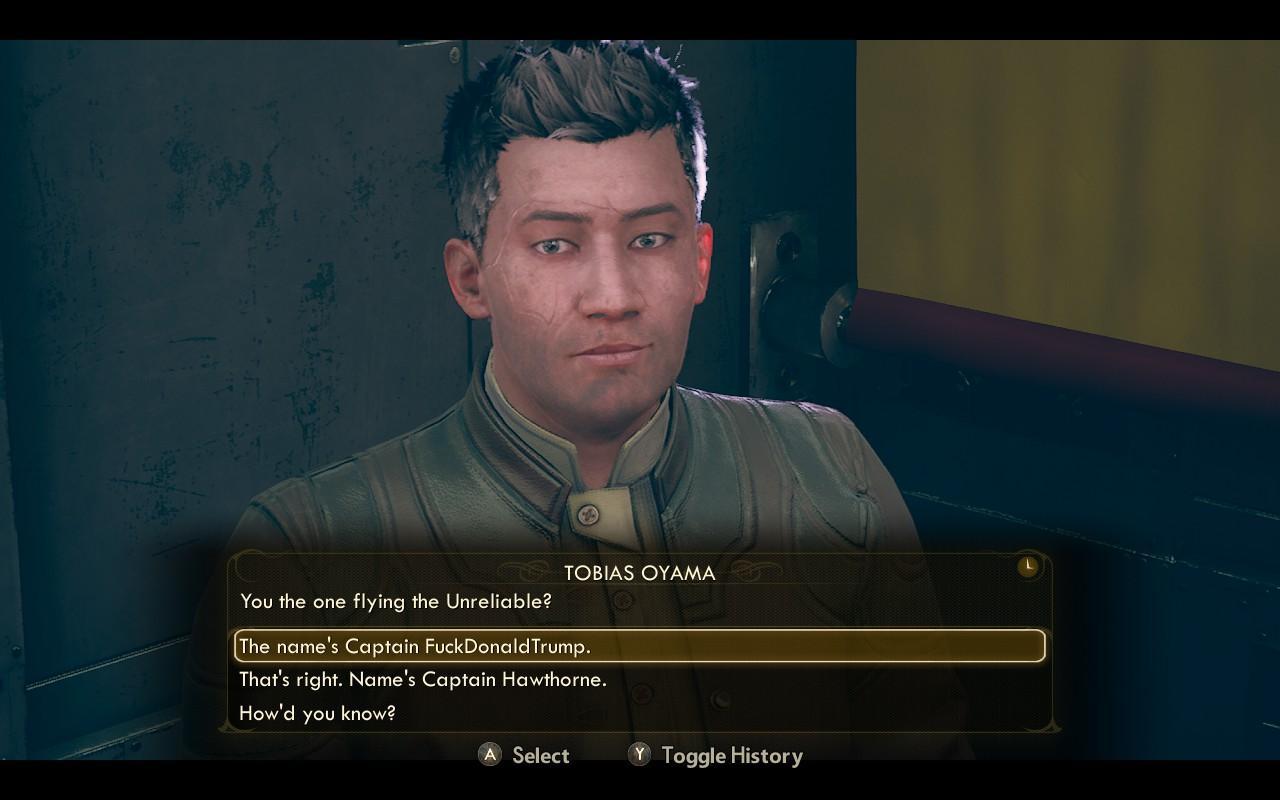The height and width of the screenshot is (800, 1280).
Task: Click the clock icon in the dialogue box
Action: coord(1027,567)
